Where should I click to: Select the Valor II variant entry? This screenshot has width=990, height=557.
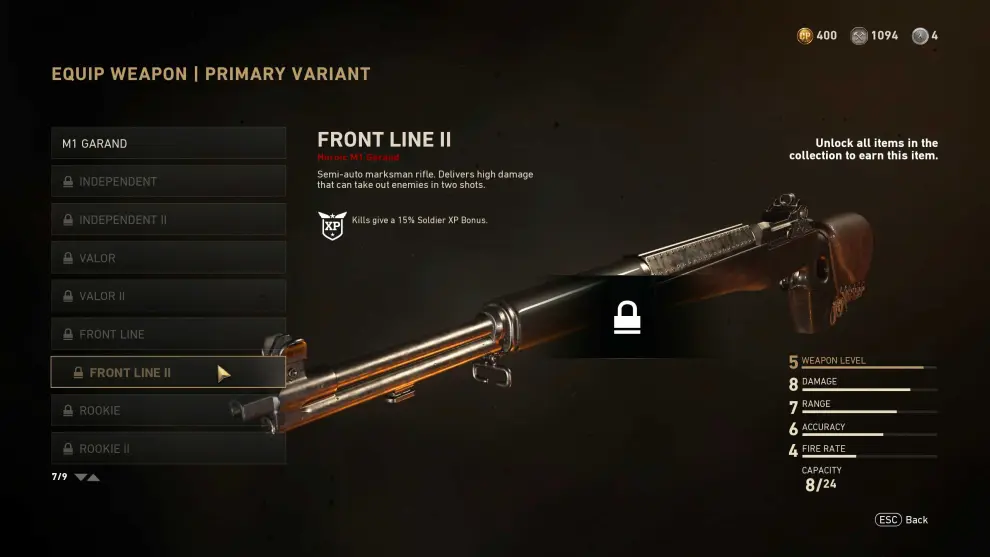168,296
